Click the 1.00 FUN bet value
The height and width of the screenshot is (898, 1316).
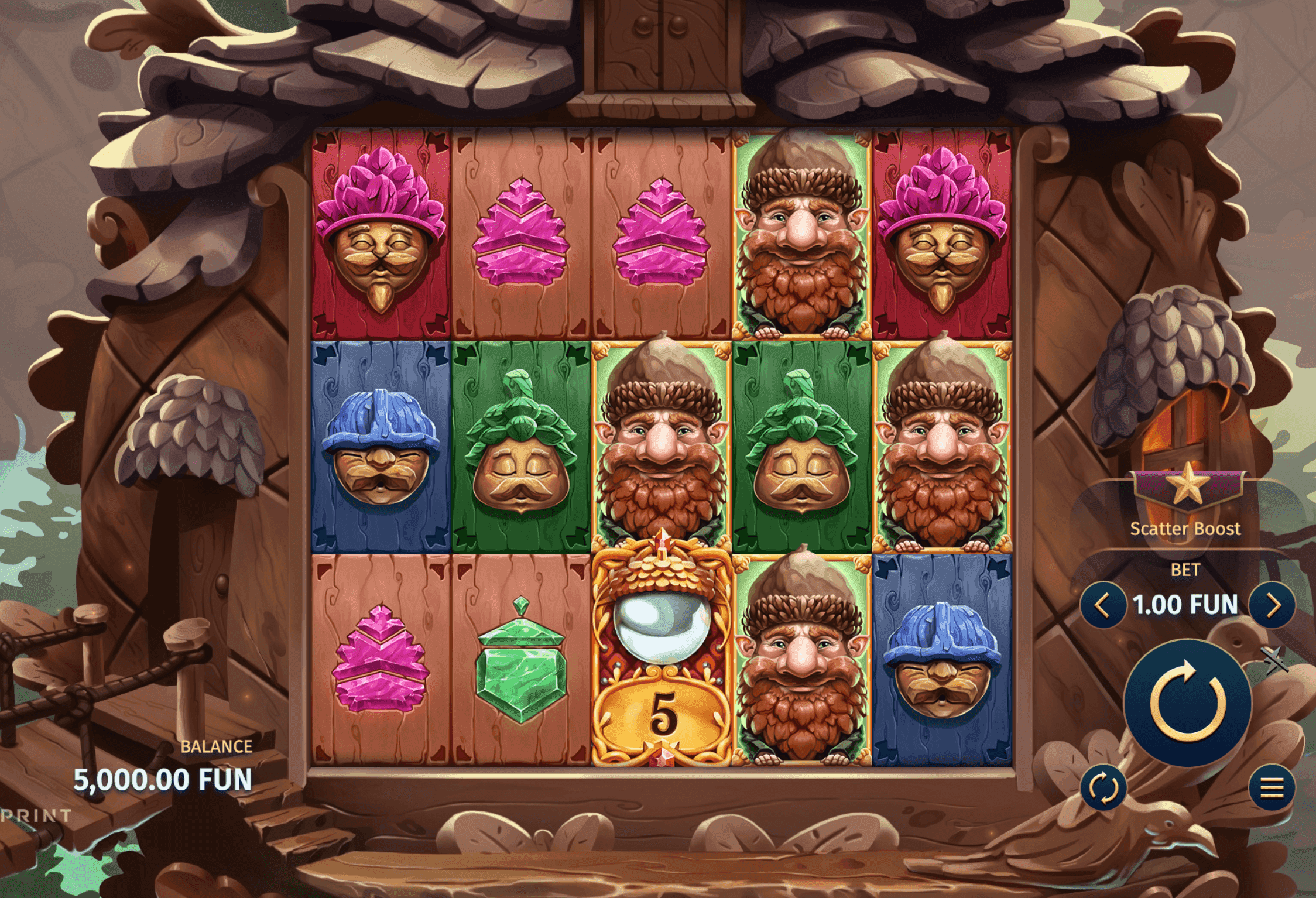coord(1187,606)
